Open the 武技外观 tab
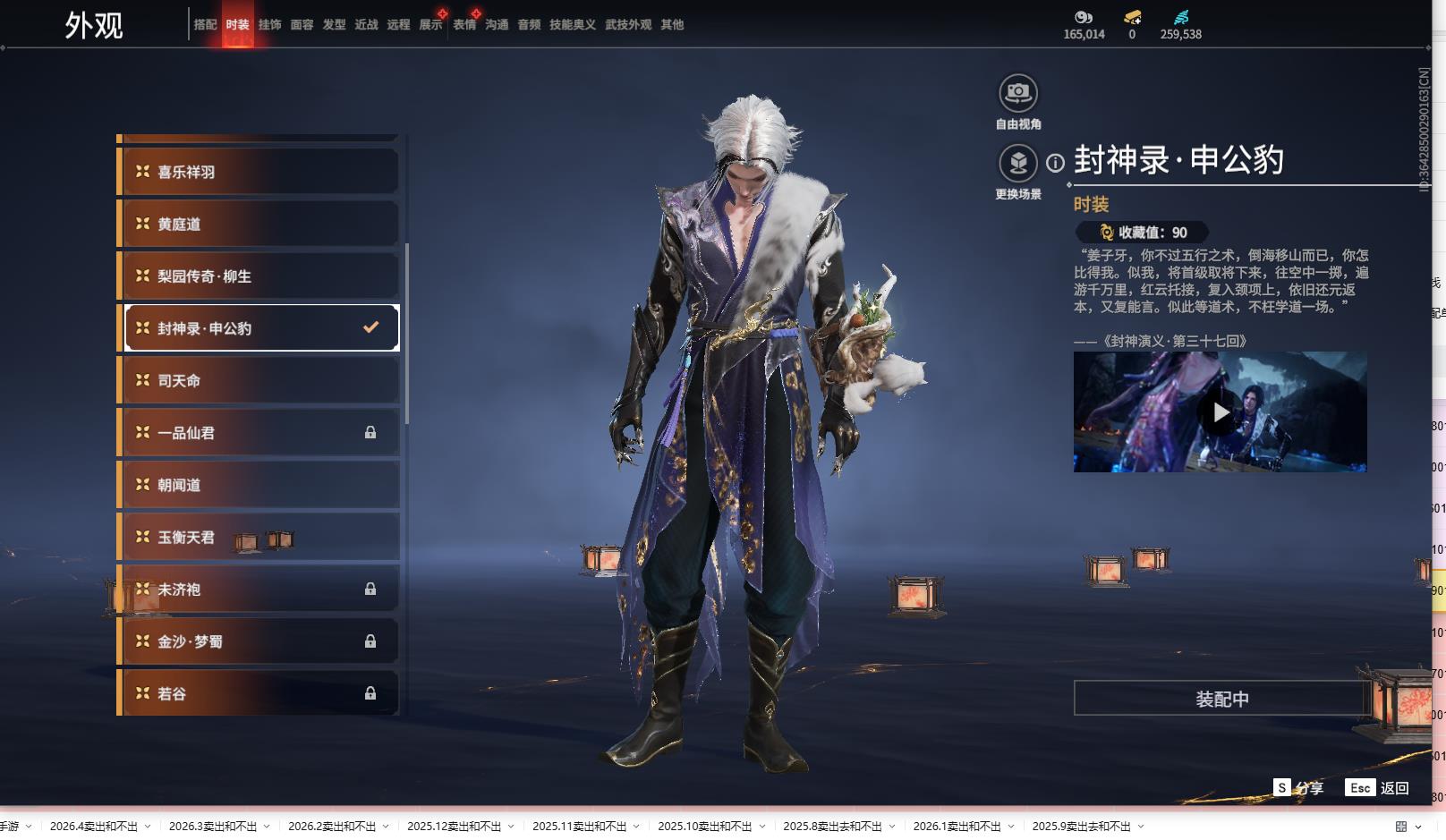This screenshot has height=840, width=1446. (627, 25)
